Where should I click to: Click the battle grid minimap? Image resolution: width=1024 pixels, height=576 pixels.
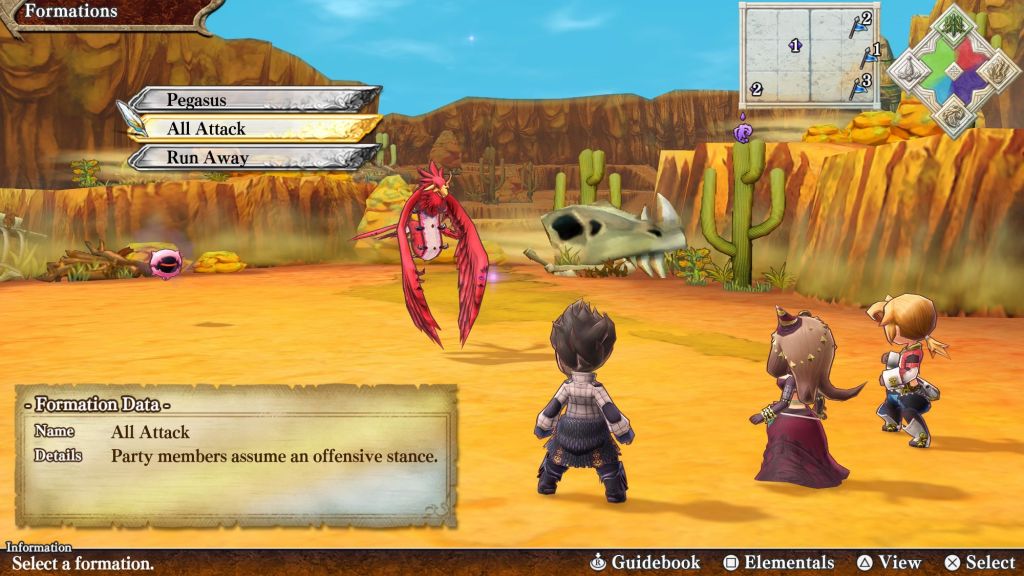tap(808, 54)
